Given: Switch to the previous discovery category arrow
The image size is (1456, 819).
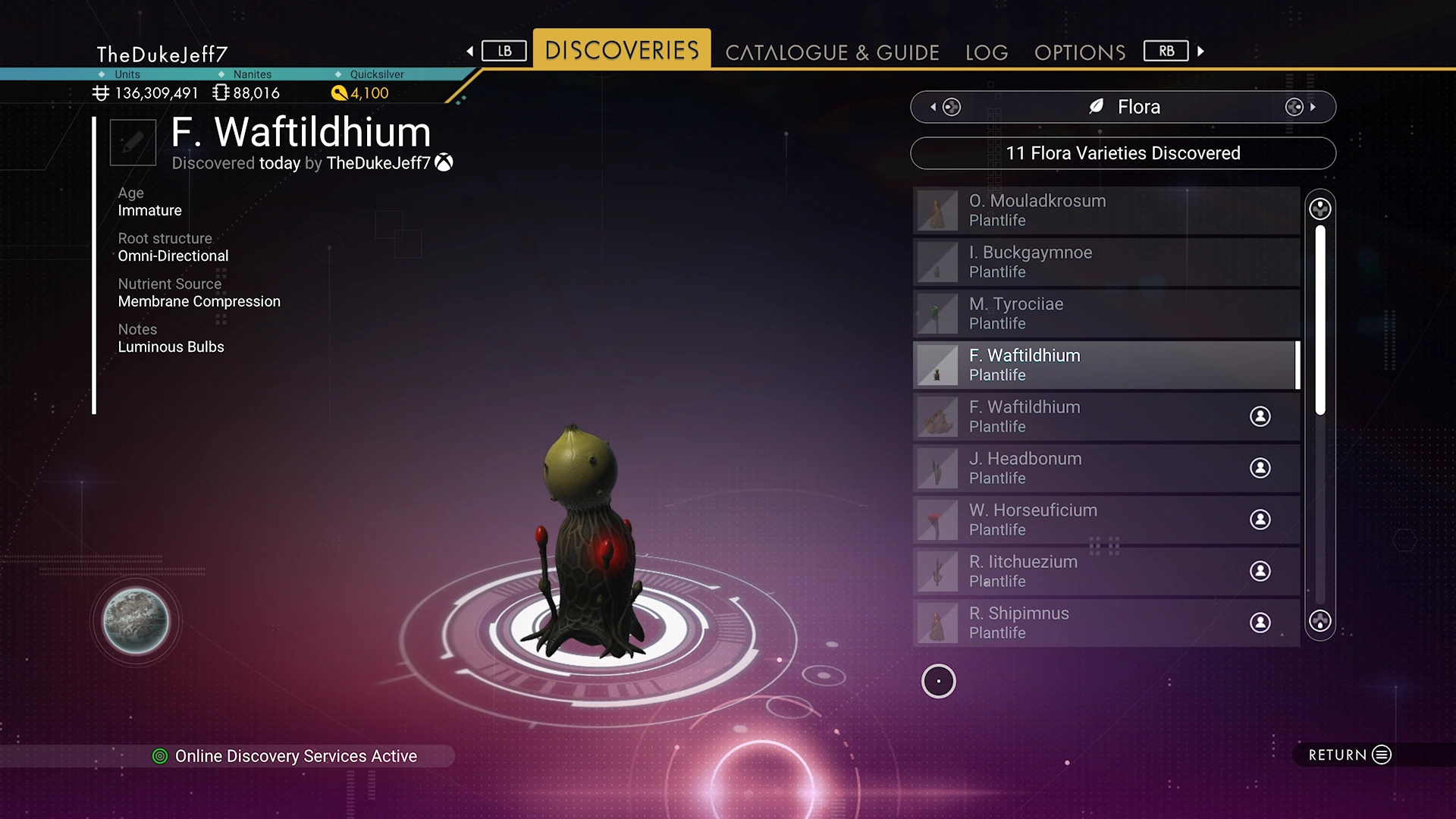Looking at the screenshot, I should point(945,107).
